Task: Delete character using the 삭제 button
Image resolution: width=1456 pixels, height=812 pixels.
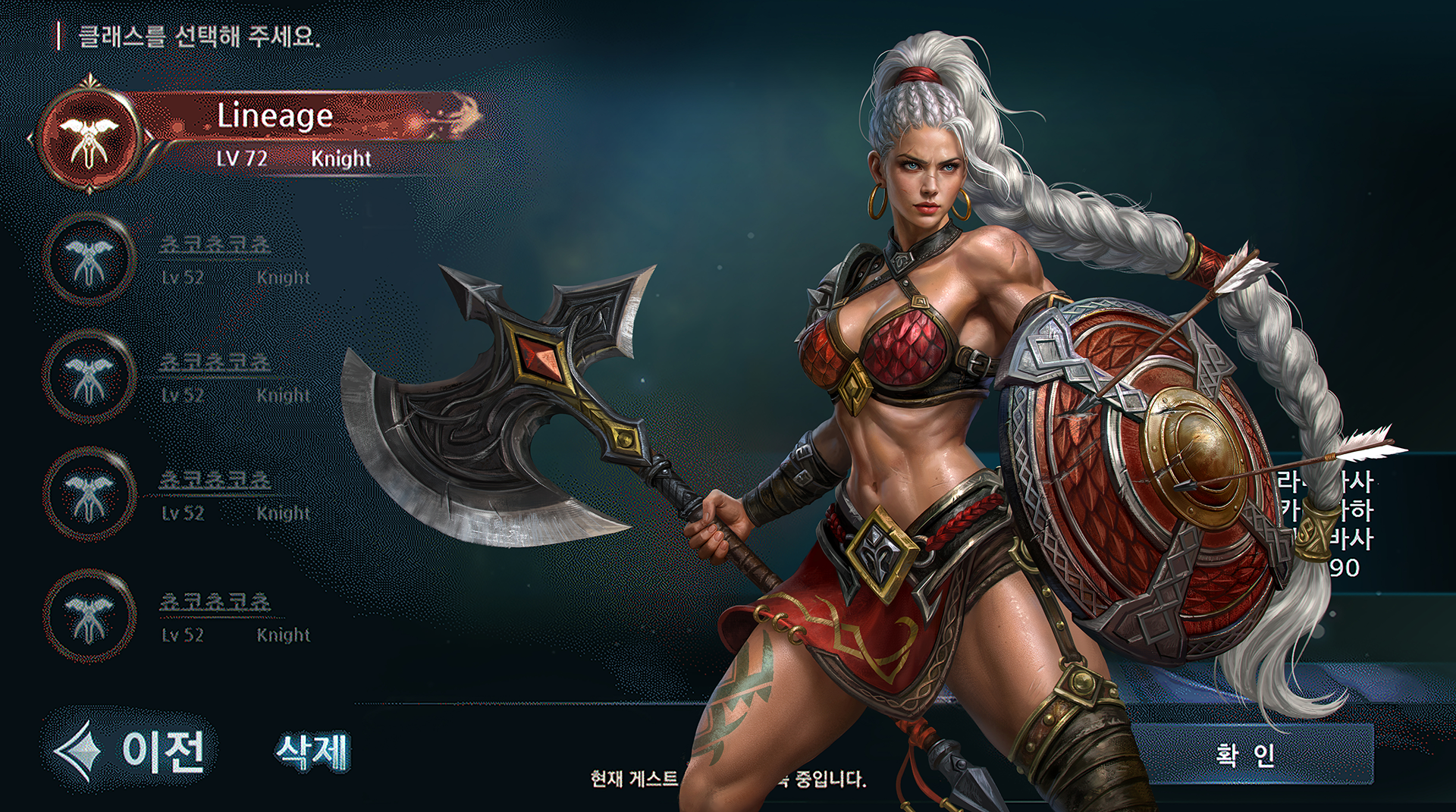Action: coord(312,752)
